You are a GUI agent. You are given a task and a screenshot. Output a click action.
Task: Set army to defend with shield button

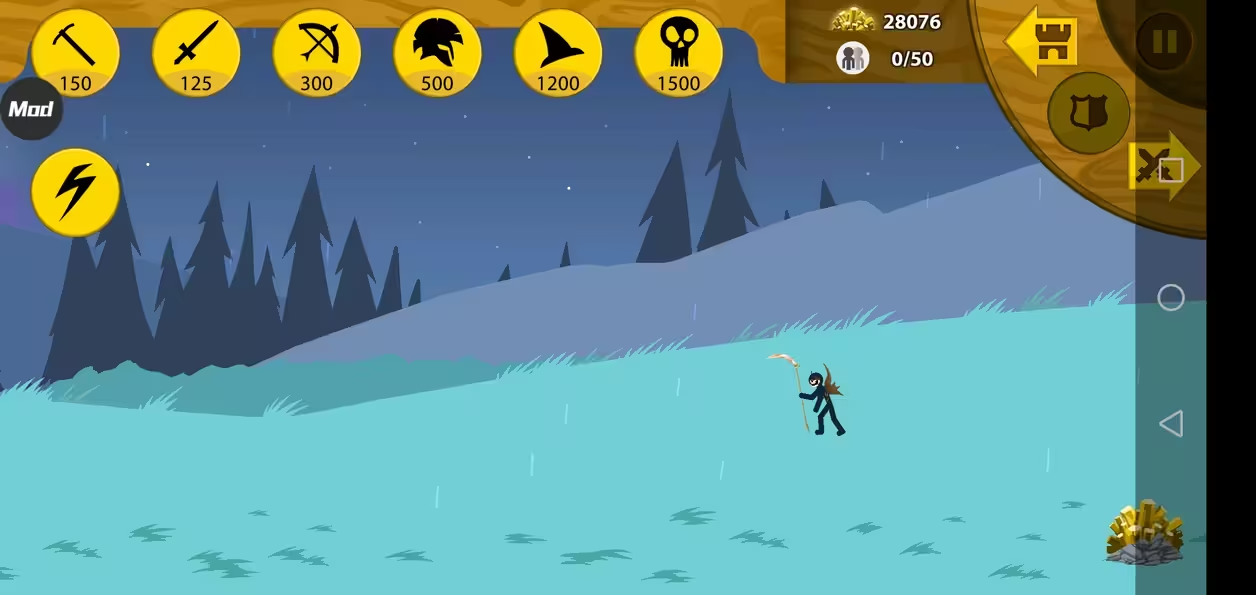[1088, 112]
